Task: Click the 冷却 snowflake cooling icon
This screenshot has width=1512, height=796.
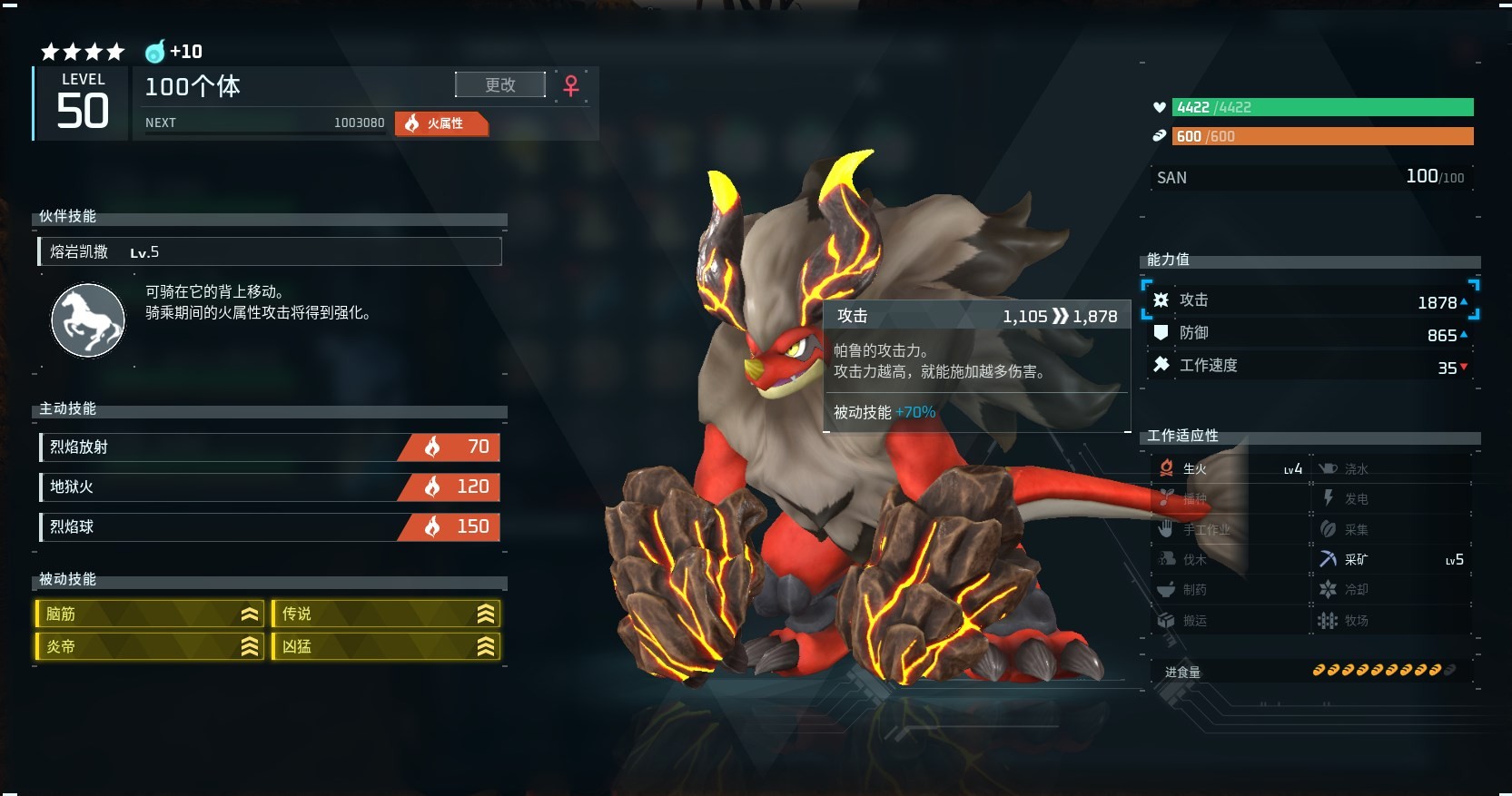Action: 1329,589
